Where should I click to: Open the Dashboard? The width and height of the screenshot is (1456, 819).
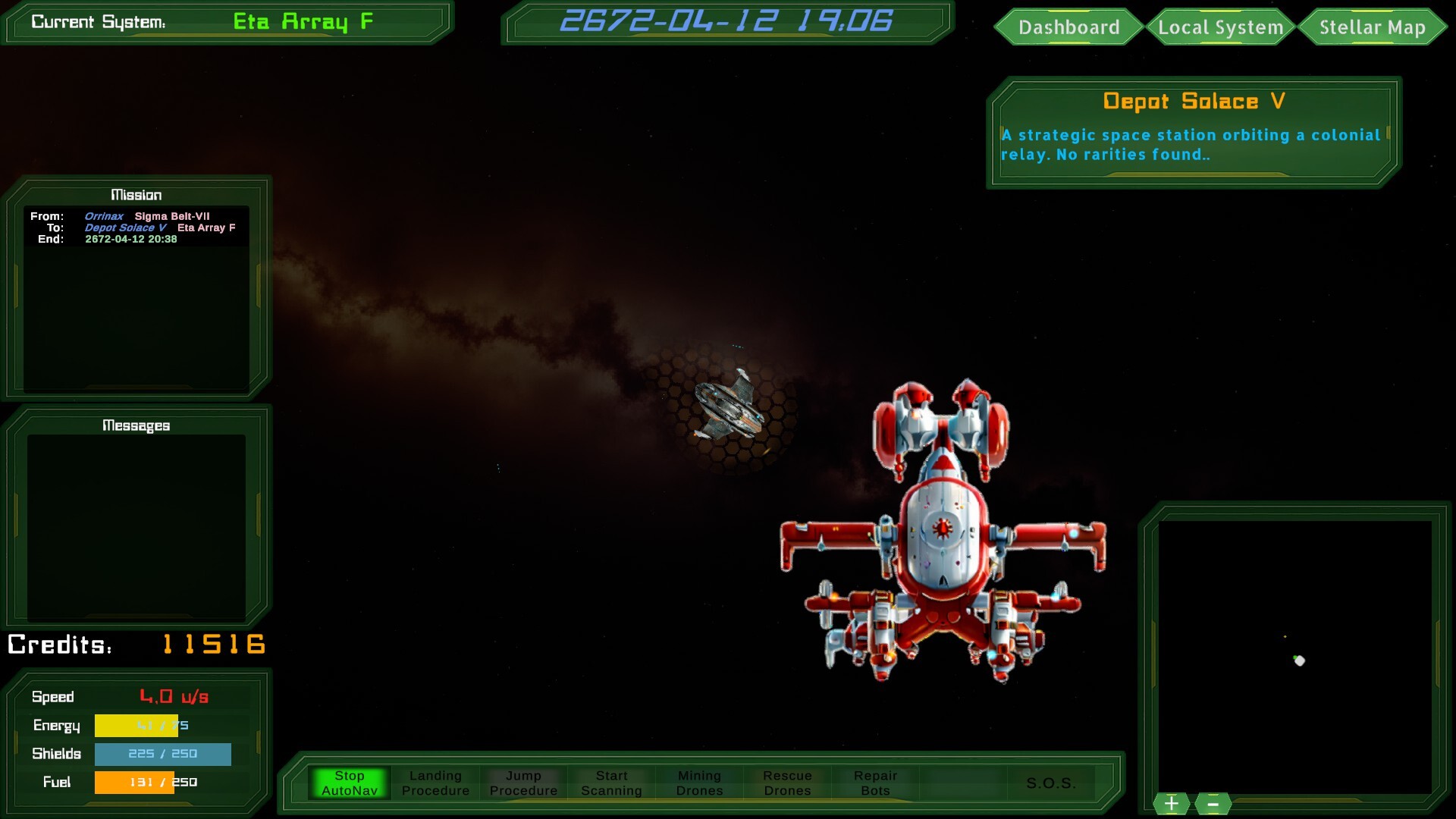point(1069,27)
